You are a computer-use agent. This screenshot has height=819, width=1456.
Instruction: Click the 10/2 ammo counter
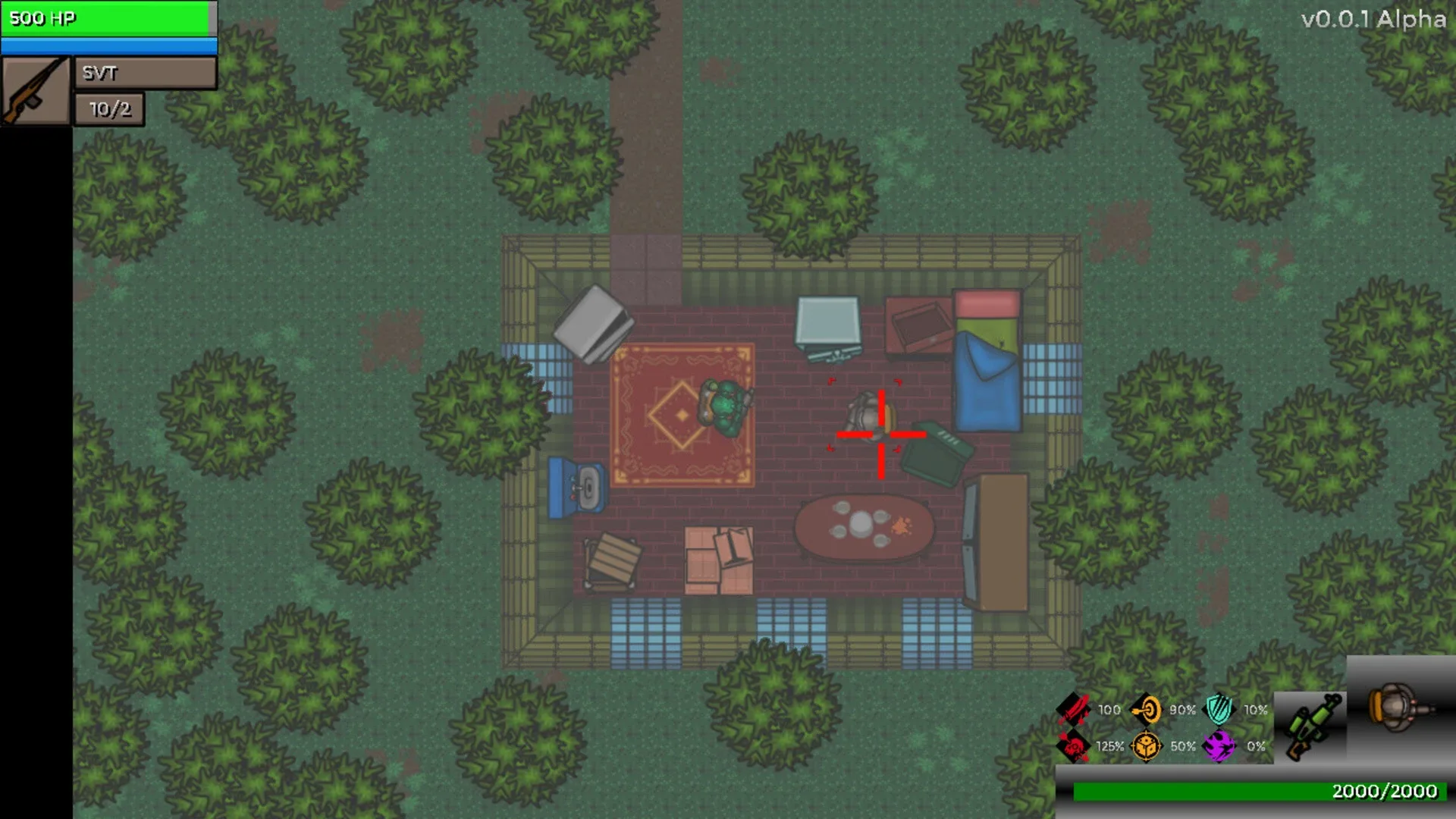pos(108,108)
